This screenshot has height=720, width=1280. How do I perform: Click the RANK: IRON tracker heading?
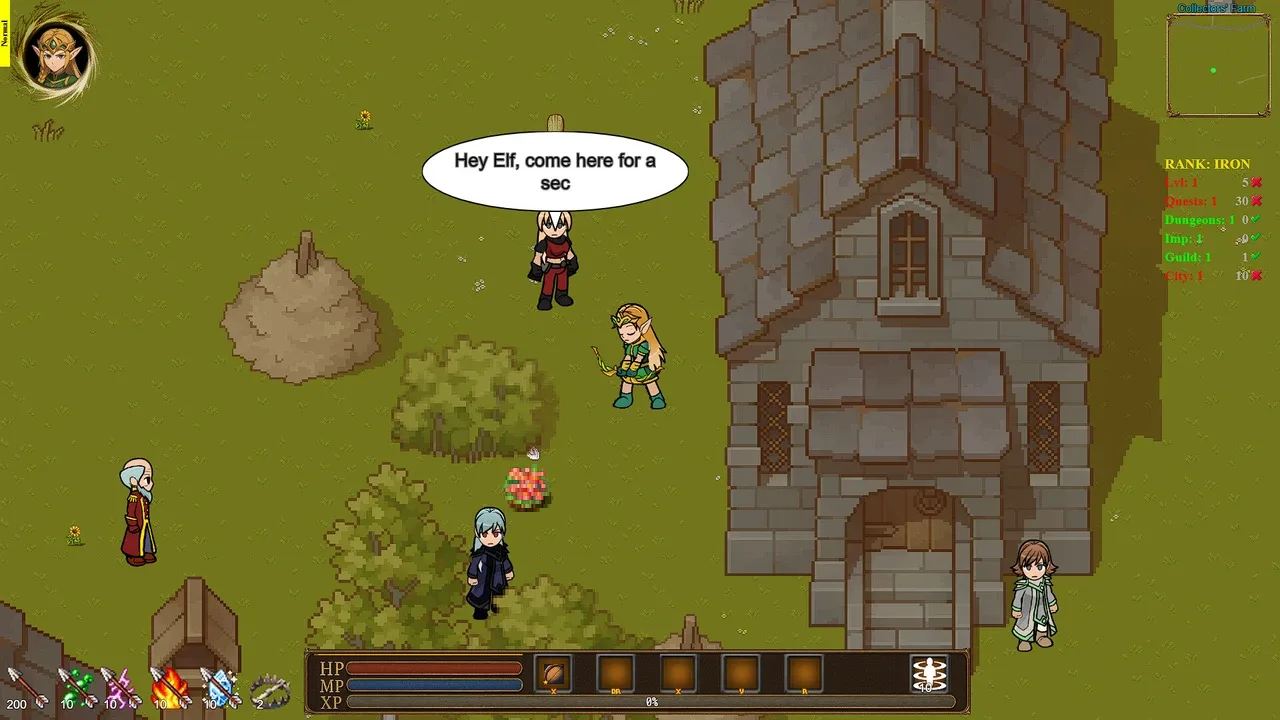1206,164
